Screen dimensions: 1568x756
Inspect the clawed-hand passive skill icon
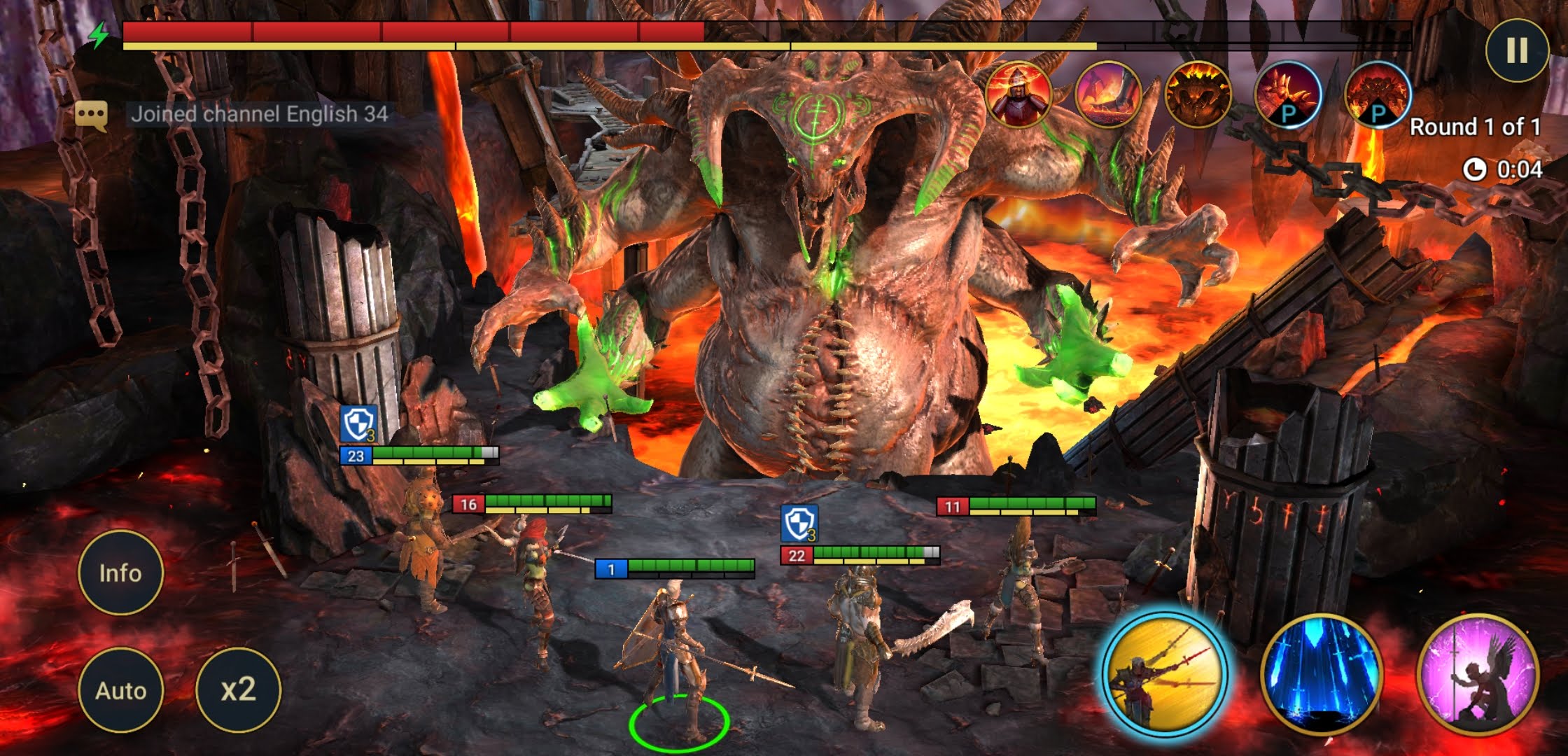(x=1287, y=94)
